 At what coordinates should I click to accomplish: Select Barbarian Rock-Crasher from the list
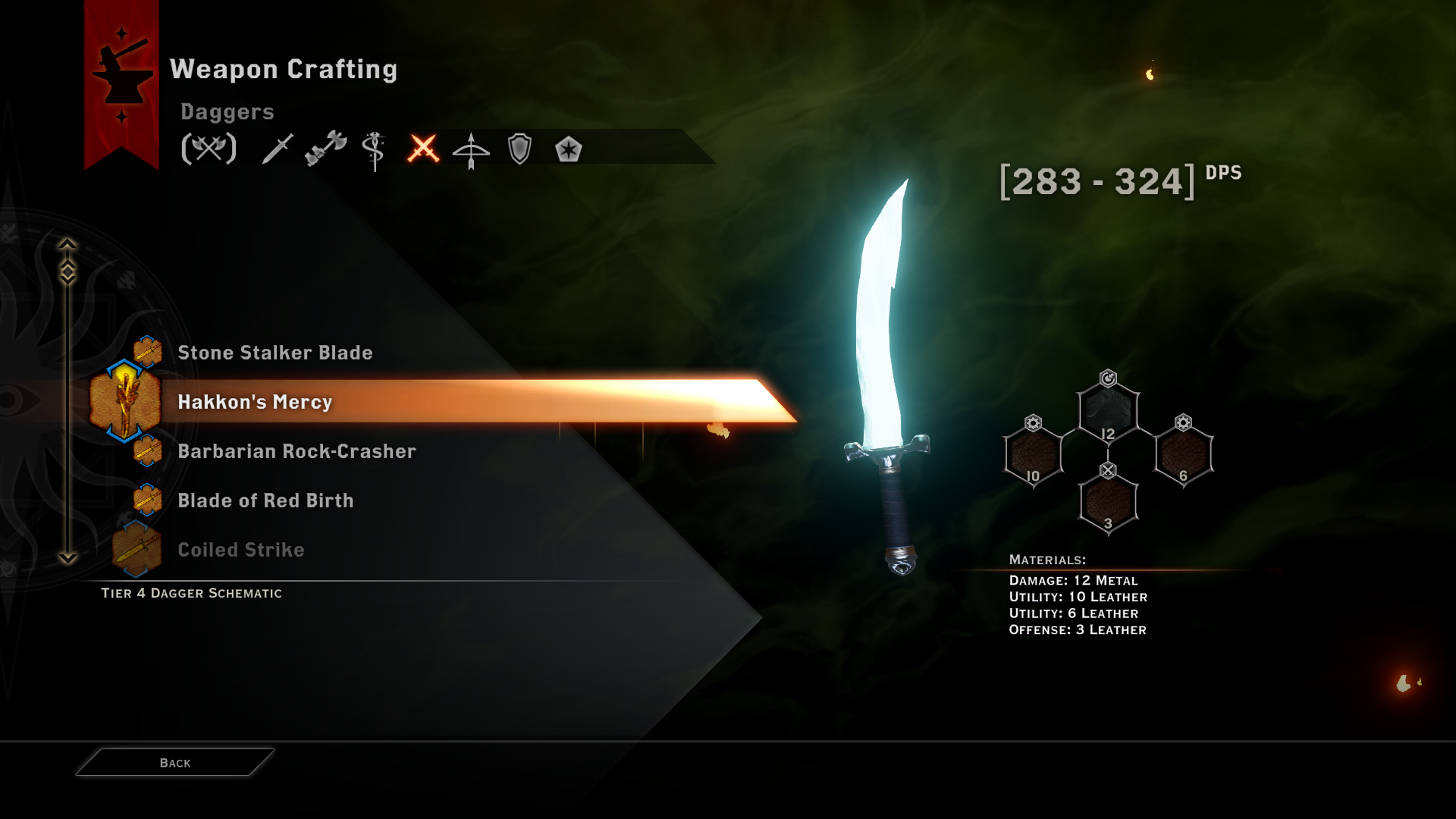point(297,451)
